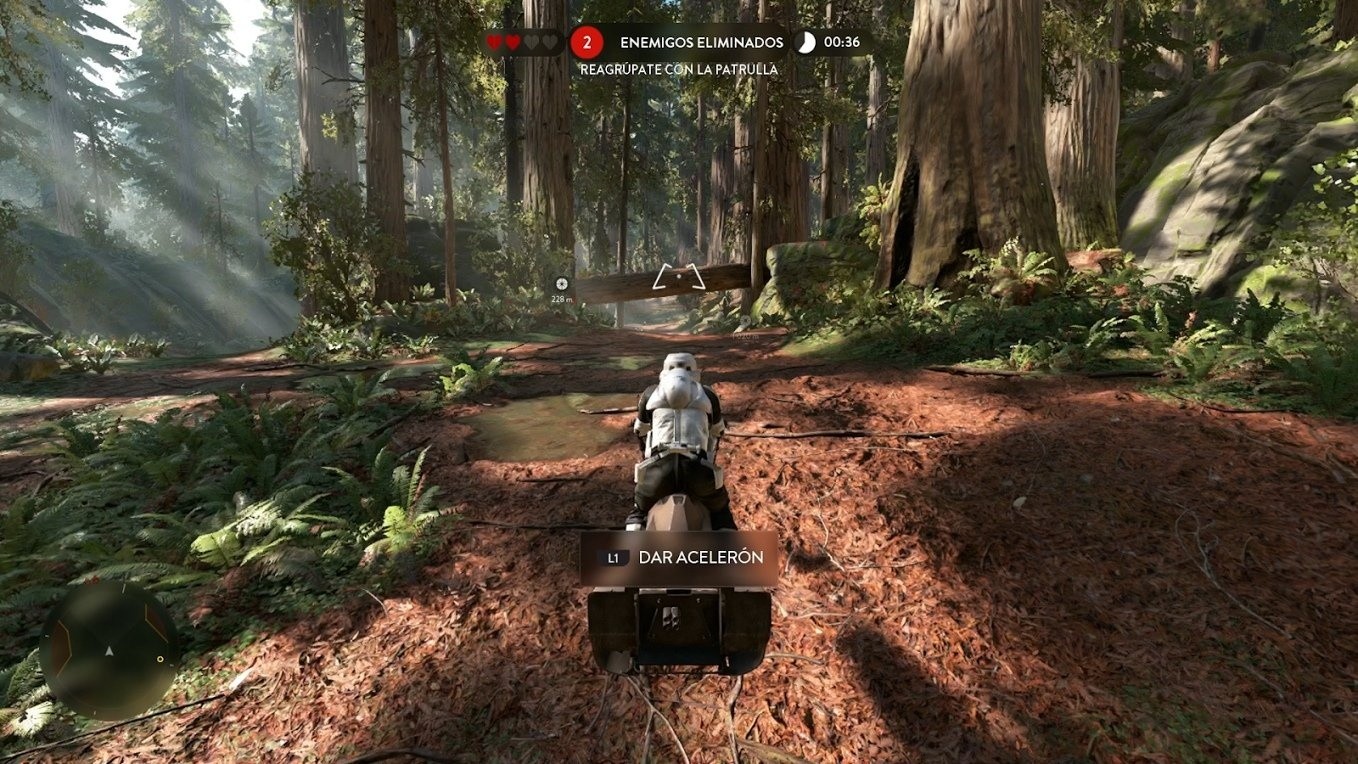This screenshot has height=764, width=1358.
Task: Click the white moon phase icon
Action: point(805,41)
